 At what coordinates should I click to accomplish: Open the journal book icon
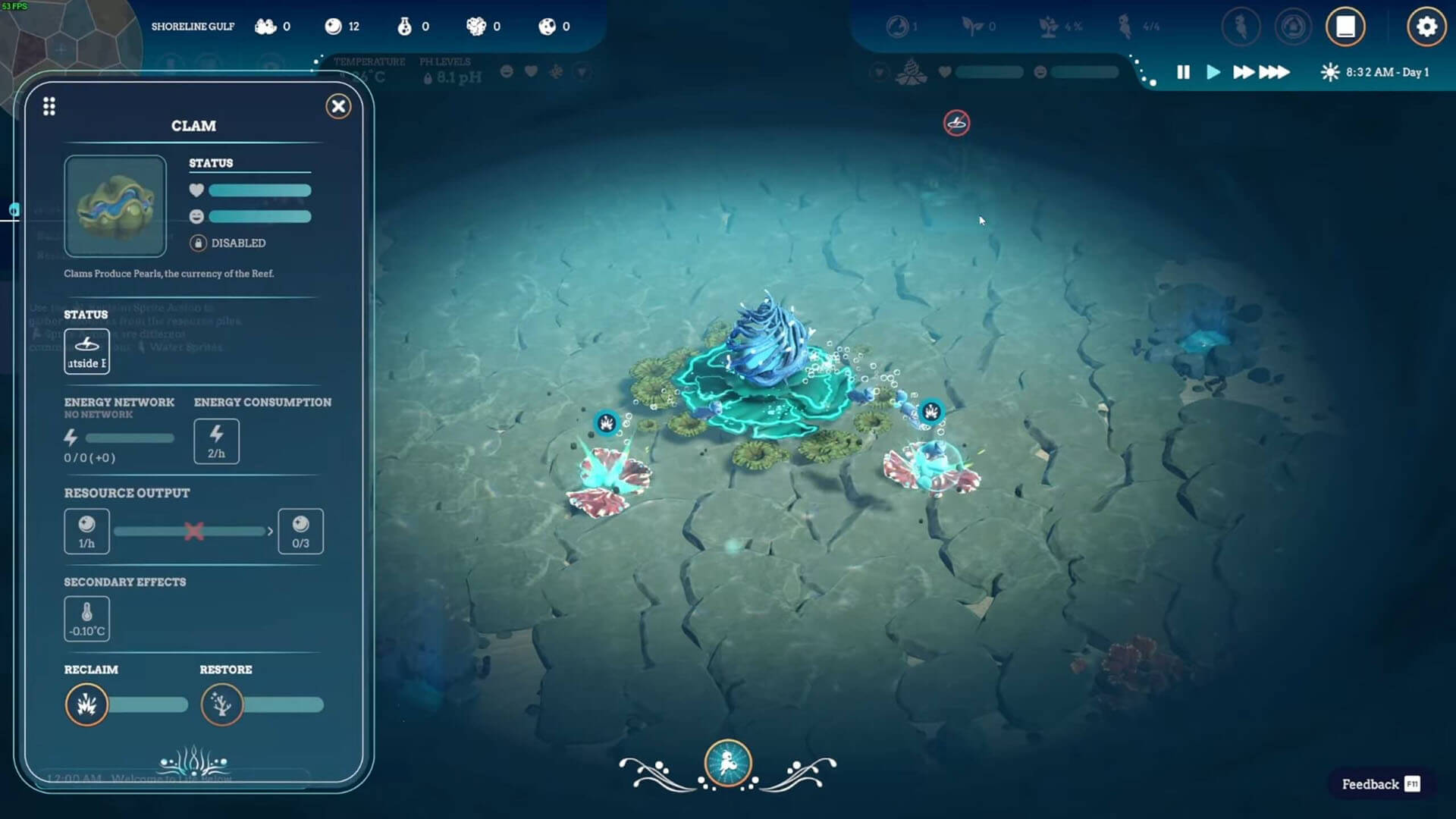[x=1345, y=27]
